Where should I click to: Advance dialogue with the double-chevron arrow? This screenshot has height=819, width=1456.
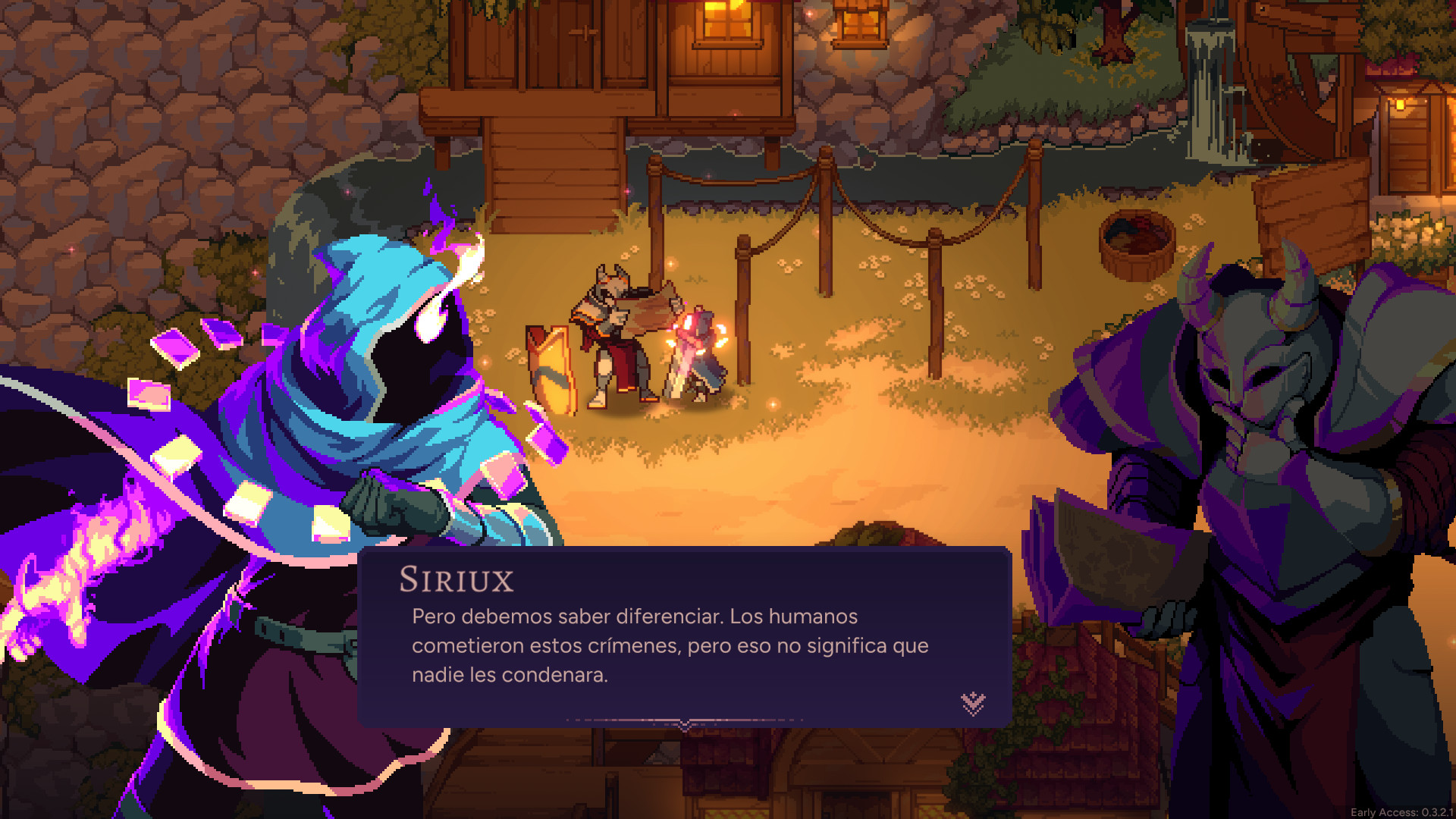coord(973,703)
